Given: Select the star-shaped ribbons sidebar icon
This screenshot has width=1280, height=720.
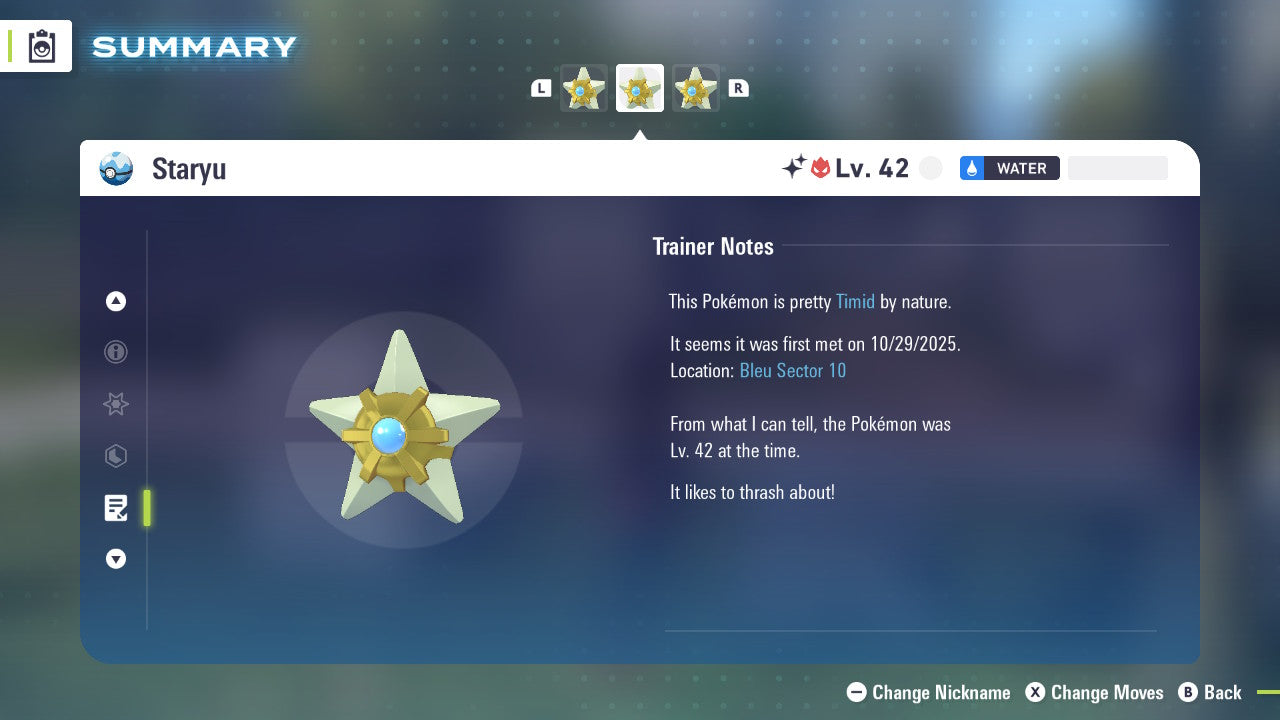Looking at the screenshot, I should pyautogui.click(x=116, y=404).
